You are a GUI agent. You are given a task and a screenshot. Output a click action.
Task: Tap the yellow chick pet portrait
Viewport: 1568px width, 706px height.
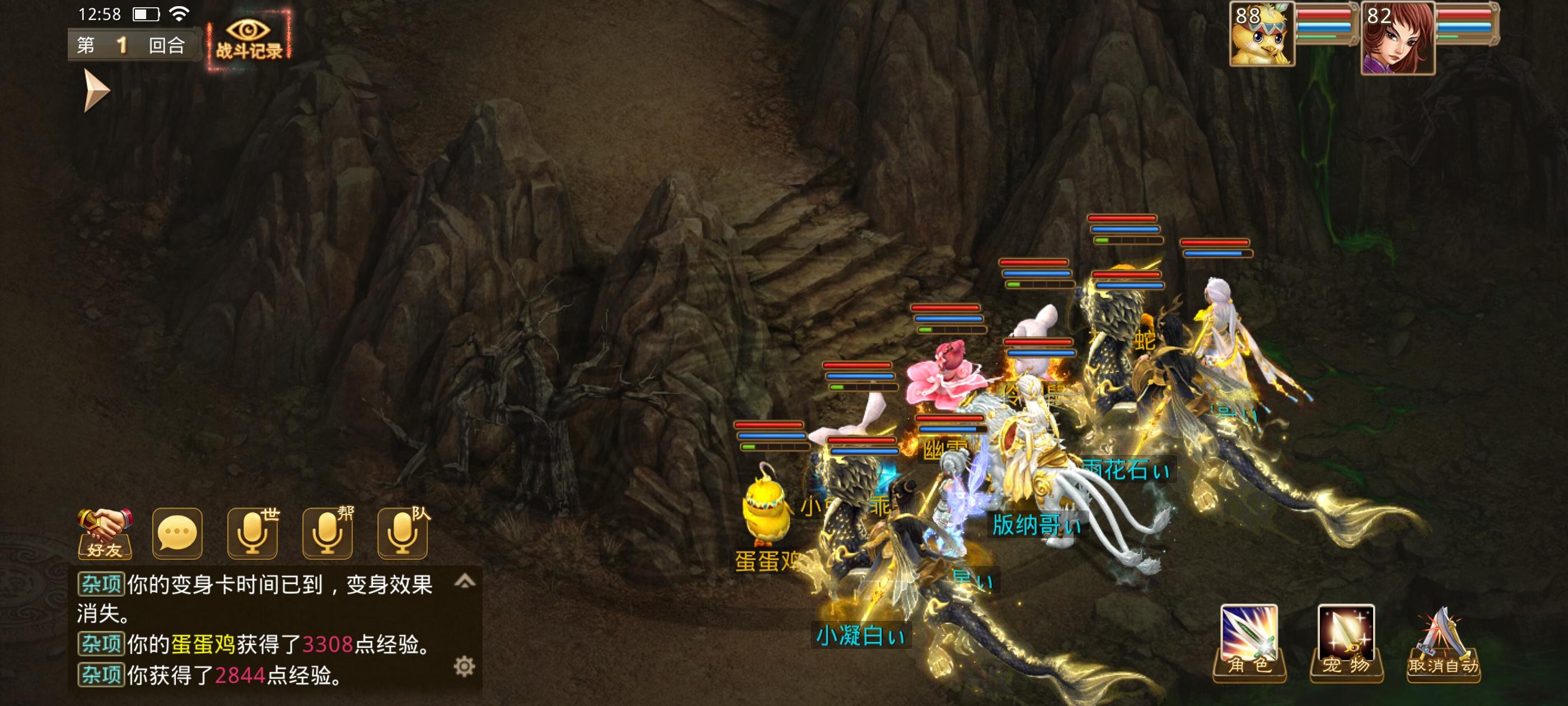[x=1262, y=34]
